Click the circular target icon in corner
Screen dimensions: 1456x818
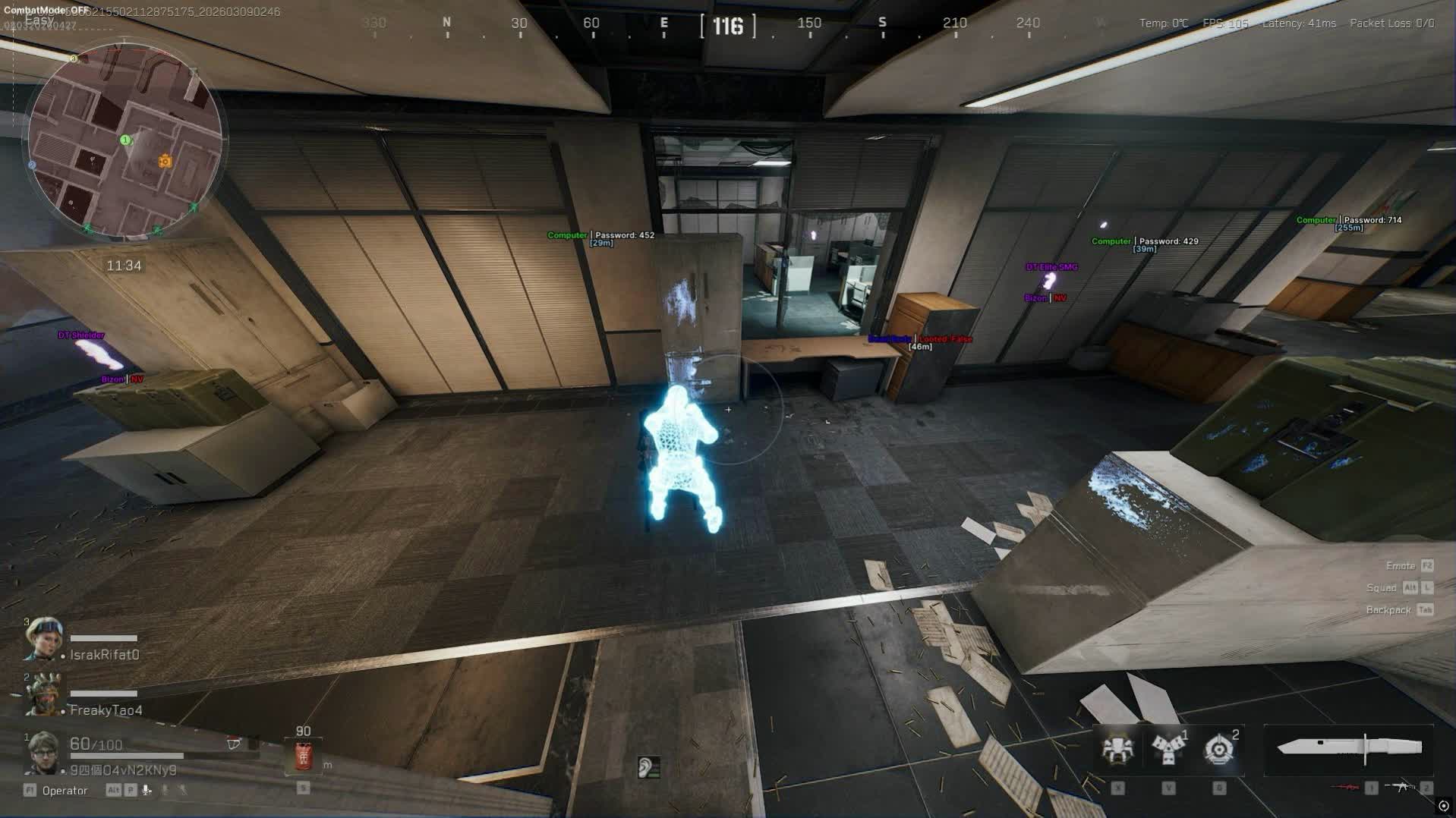1443,806
